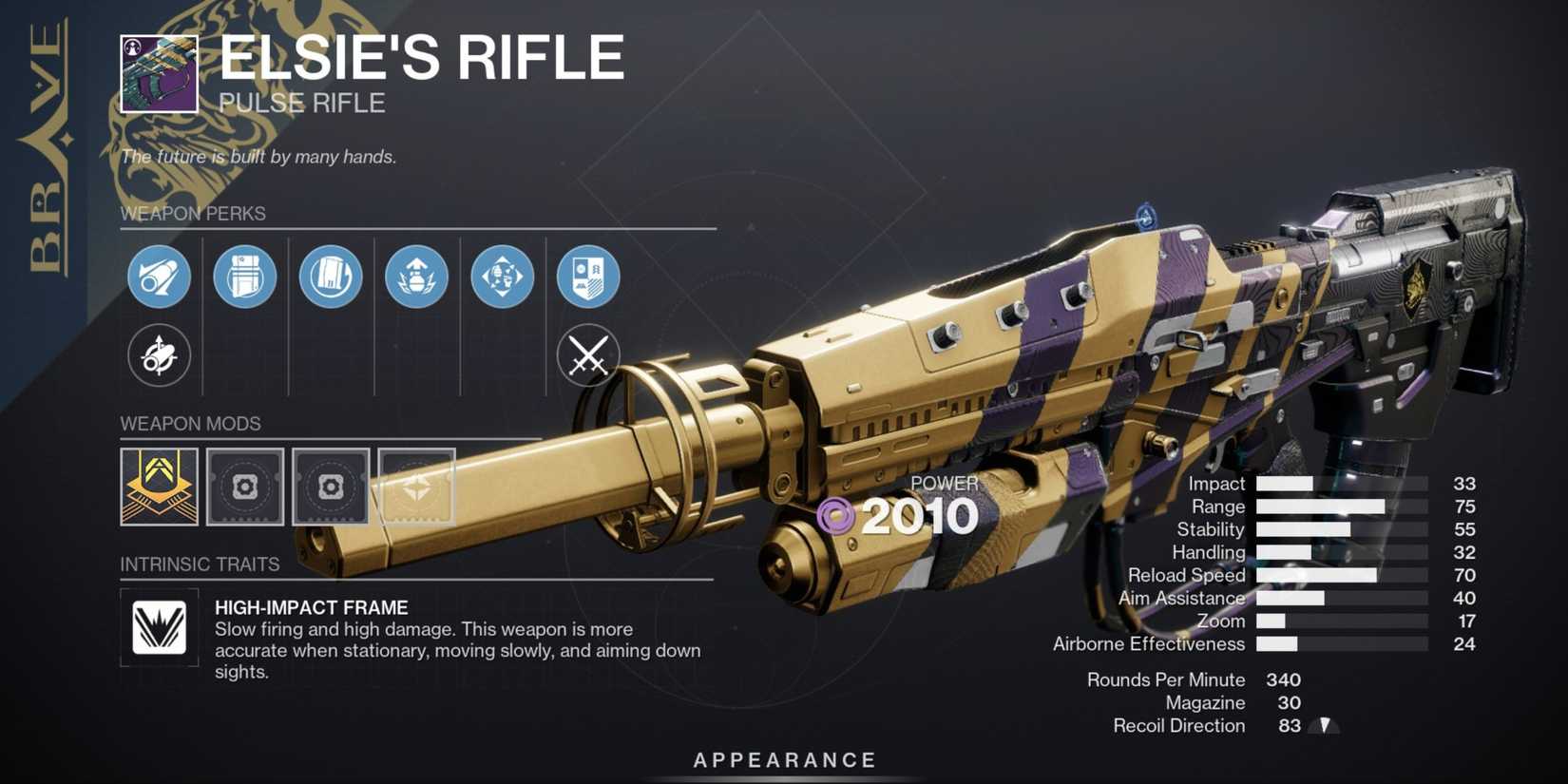Viewport: 1568px width, 784px height.
Task: Select the shield-emblem perk in the last column
Action: (587, 277)
